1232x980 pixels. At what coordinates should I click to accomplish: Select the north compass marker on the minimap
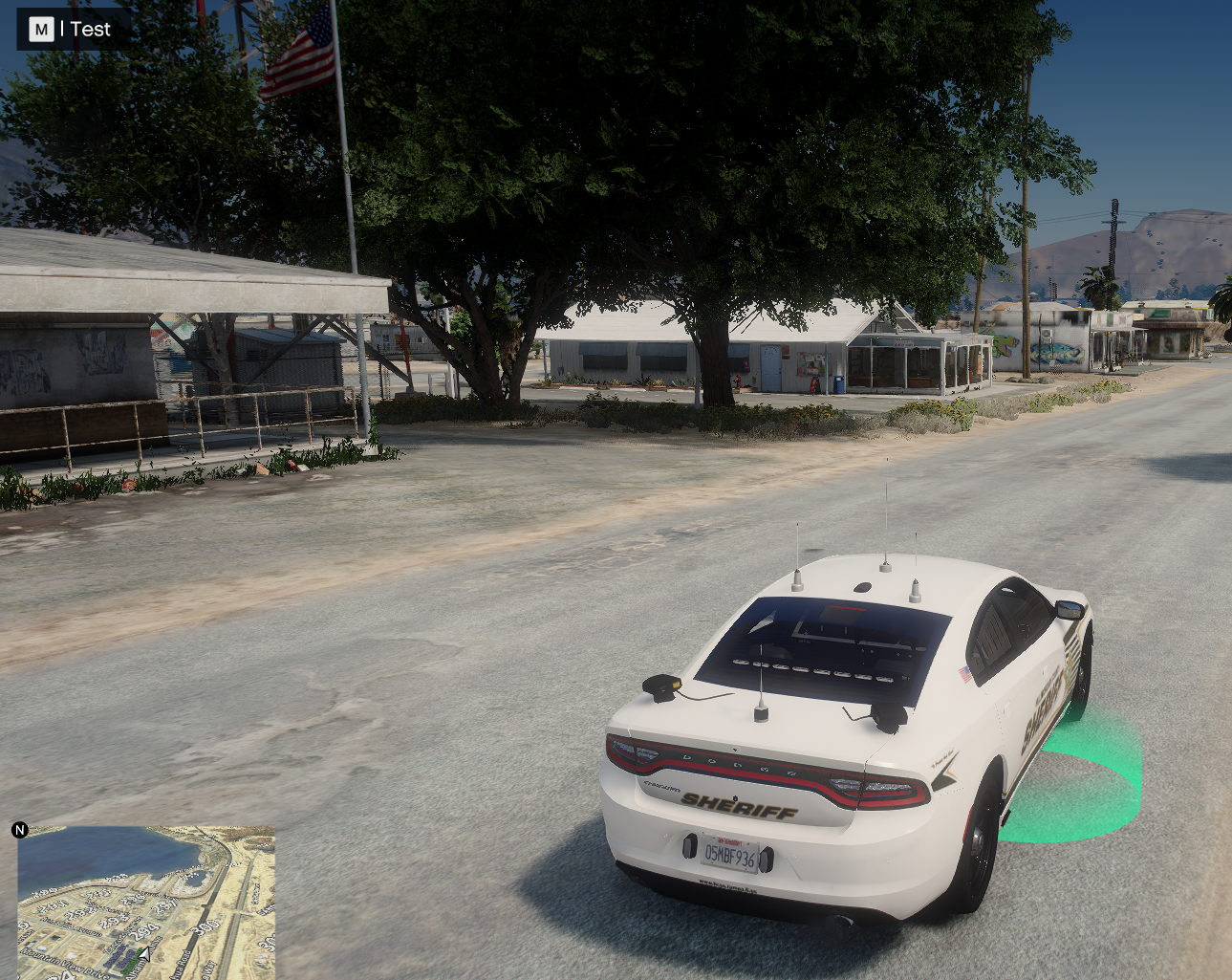point(20,830)
